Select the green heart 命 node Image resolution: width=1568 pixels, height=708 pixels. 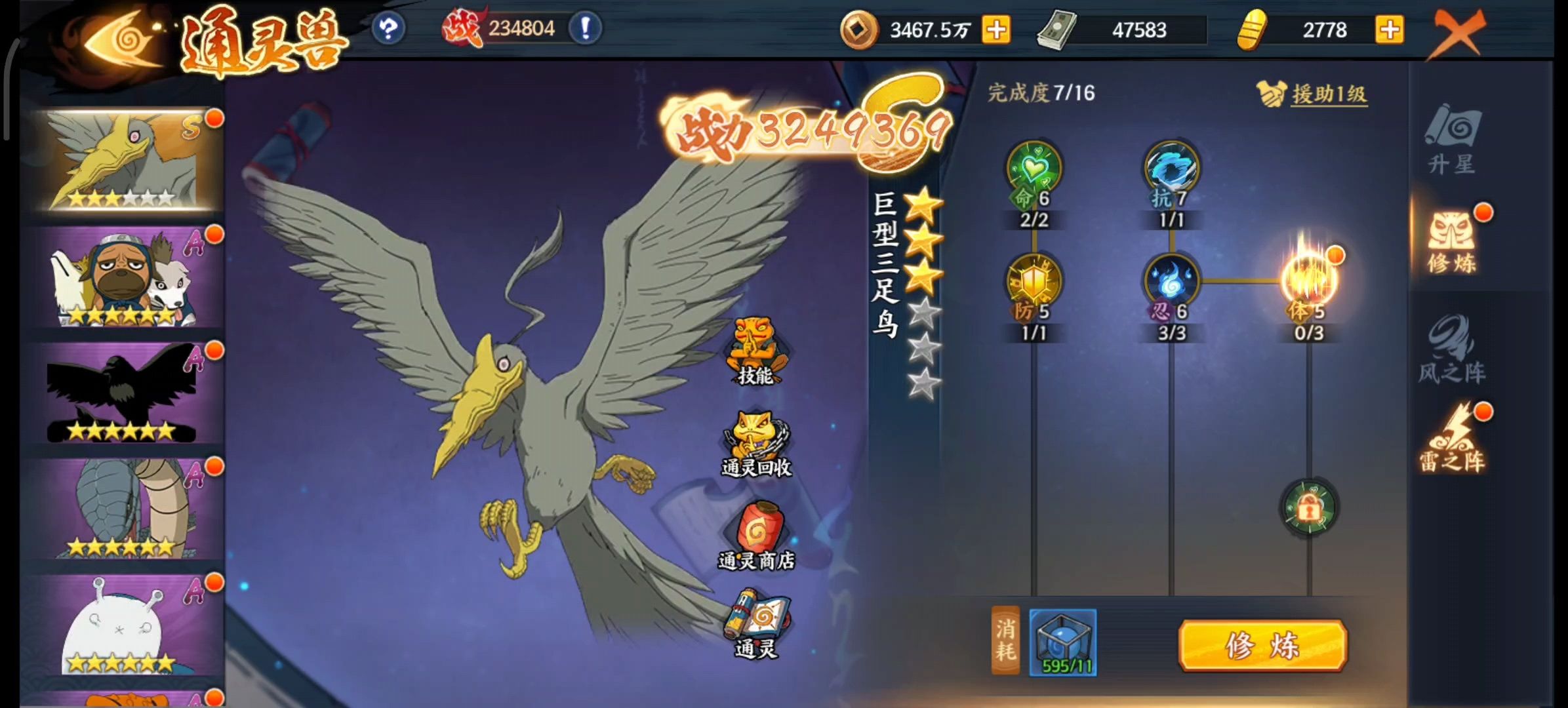(1034, 169)
